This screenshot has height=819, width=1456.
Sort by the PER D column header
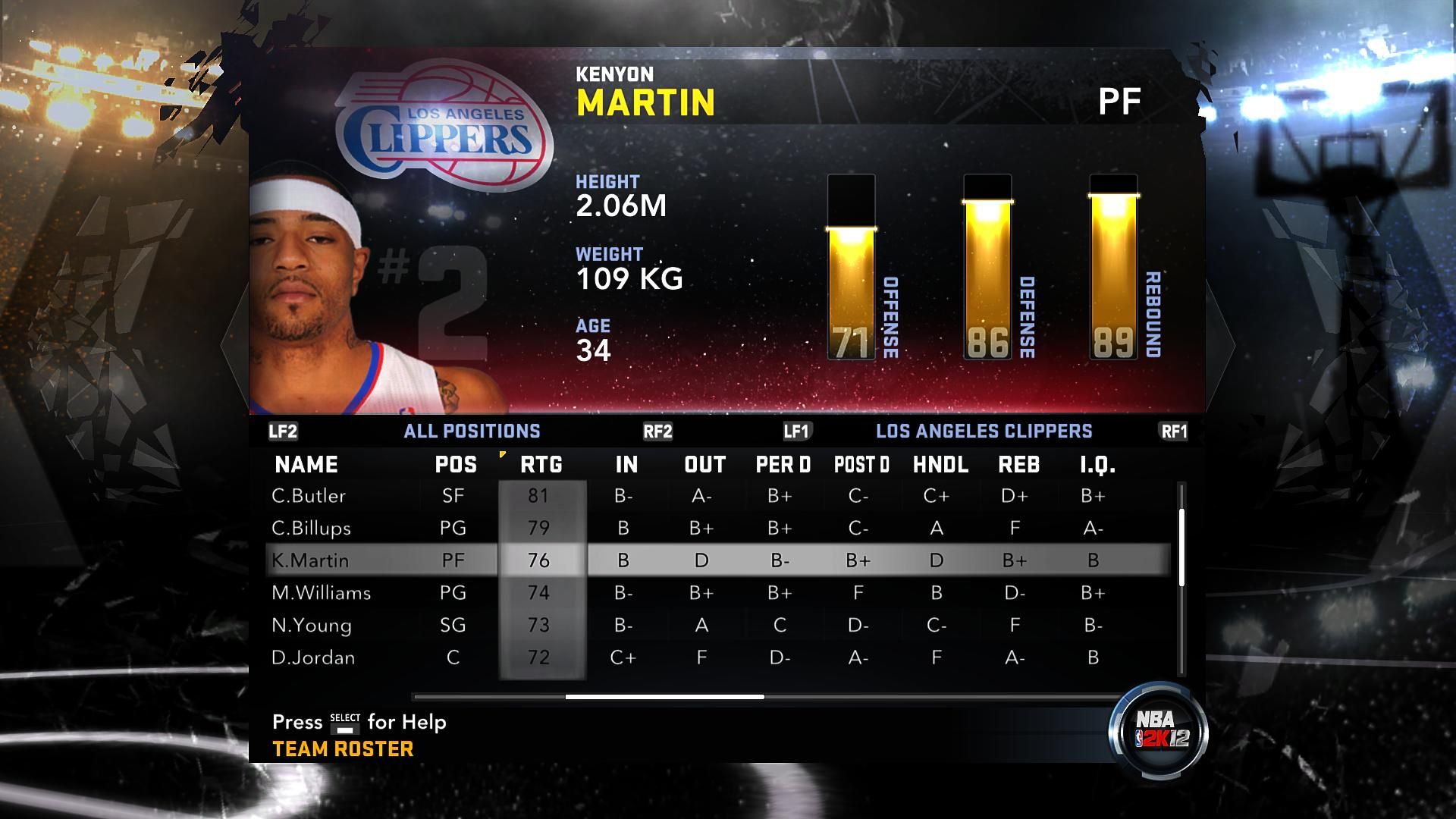pyautogui.click(x=783, y=465)
